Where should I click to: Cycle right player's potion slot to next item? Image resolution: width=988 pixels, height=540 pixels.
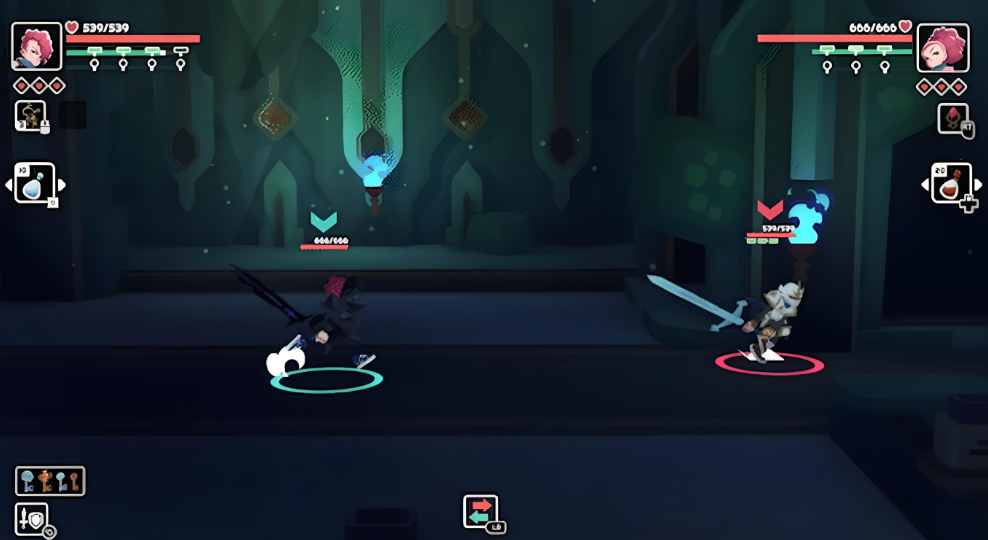tap(978, 184)
